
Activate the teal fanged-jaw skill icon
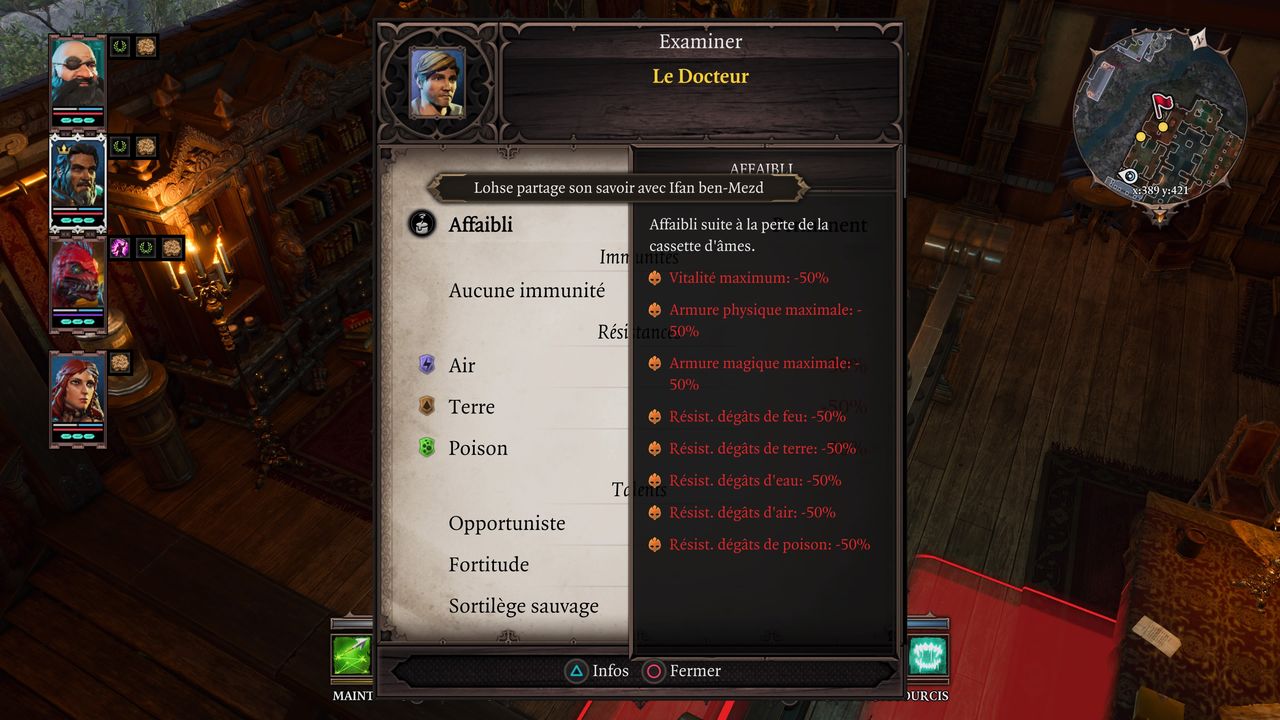(928, 656)
